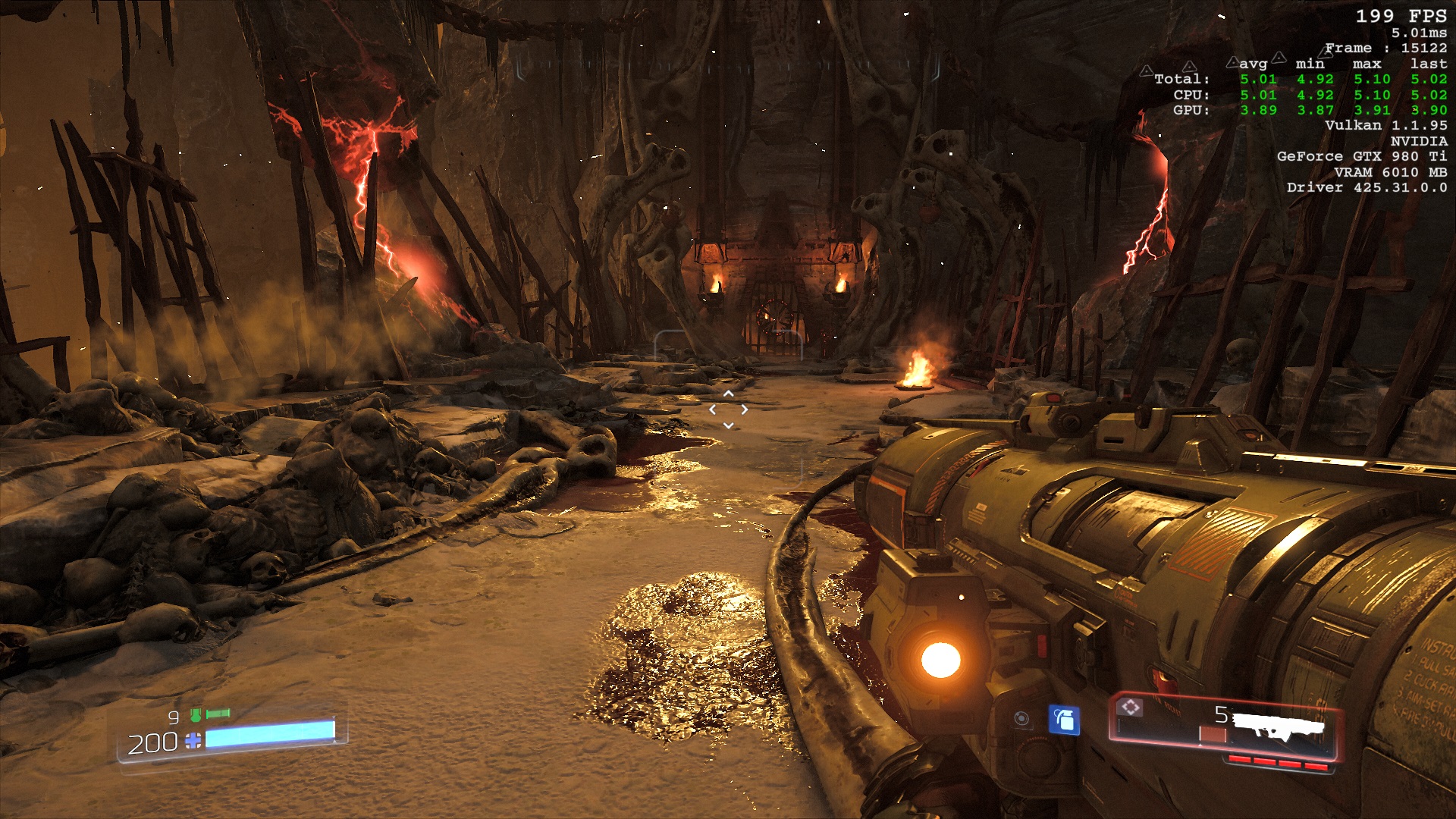Click the blue health cross icon
Screen dimensions: 1456x819
click(x=193, y=741)
